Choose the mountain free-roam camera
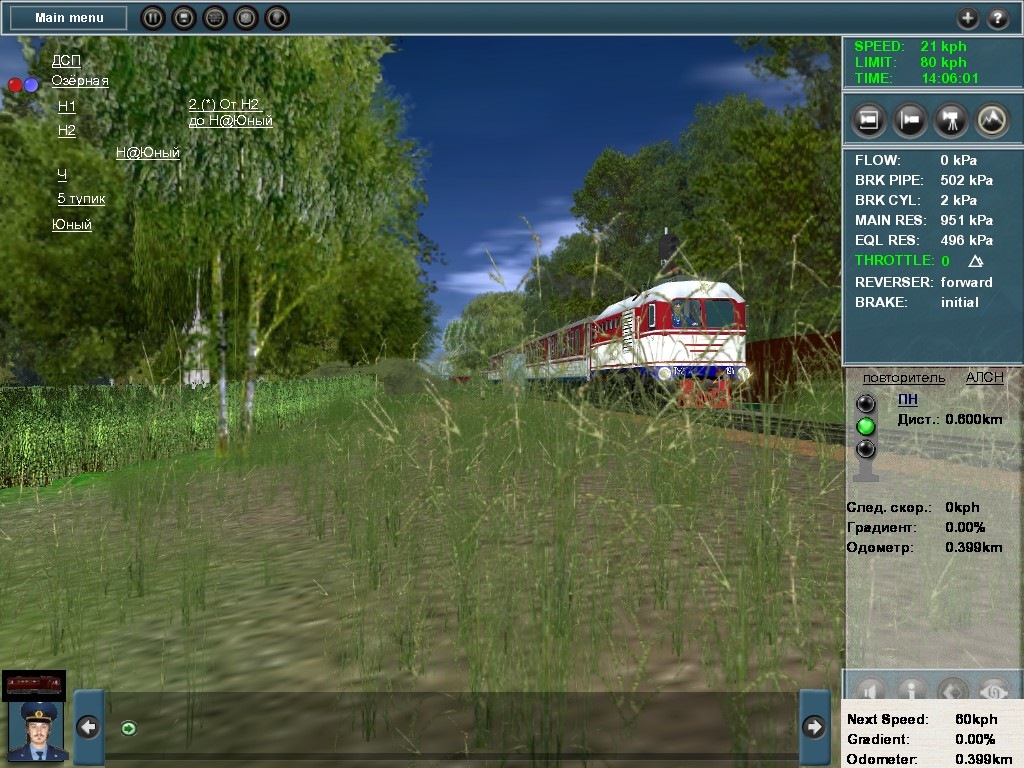The image size is (1024, 768). pyautogui.click(x=992, y=120)
